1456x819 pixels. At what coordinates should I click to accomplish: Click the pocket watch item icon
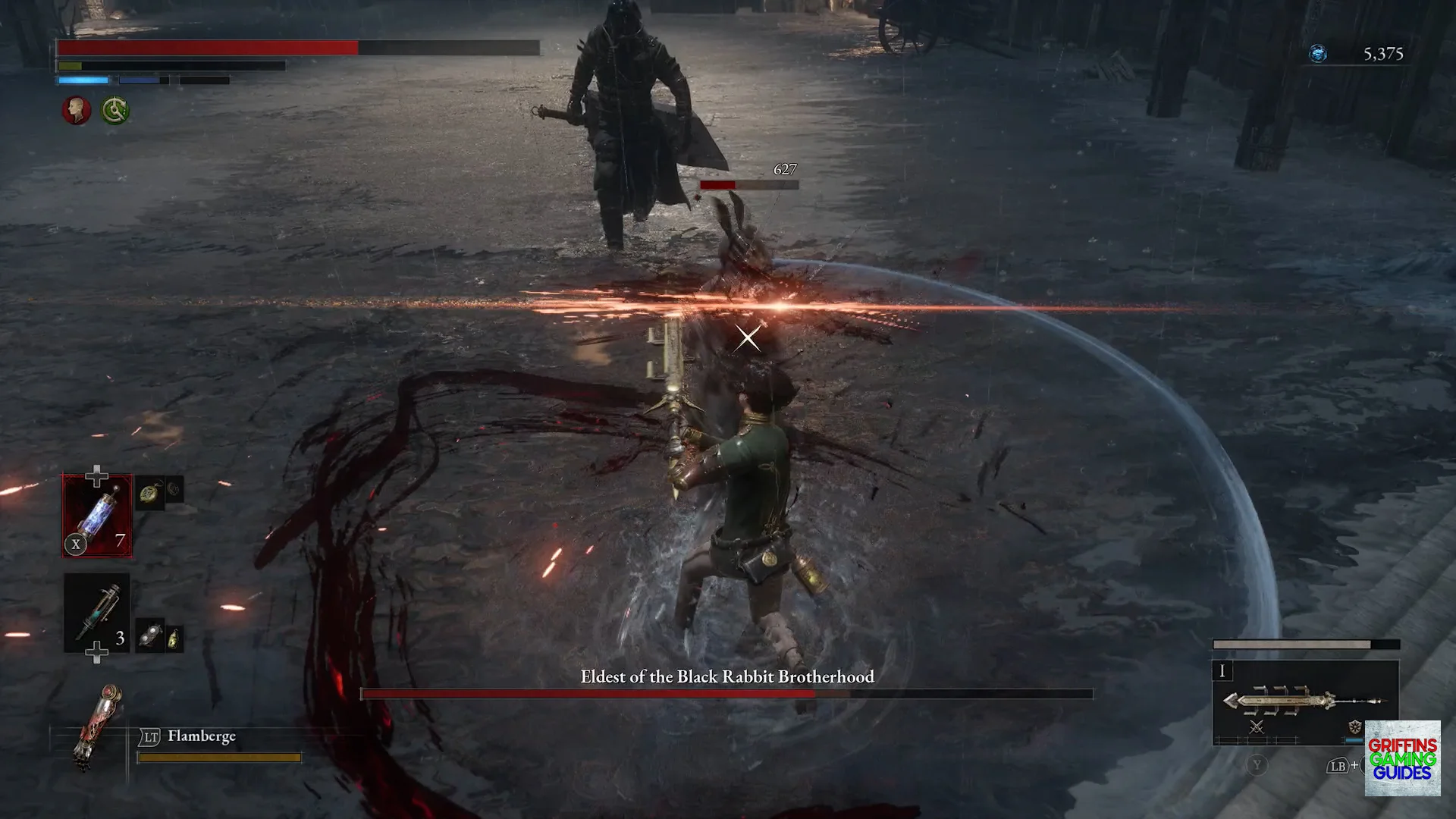[x=150, y=494]
